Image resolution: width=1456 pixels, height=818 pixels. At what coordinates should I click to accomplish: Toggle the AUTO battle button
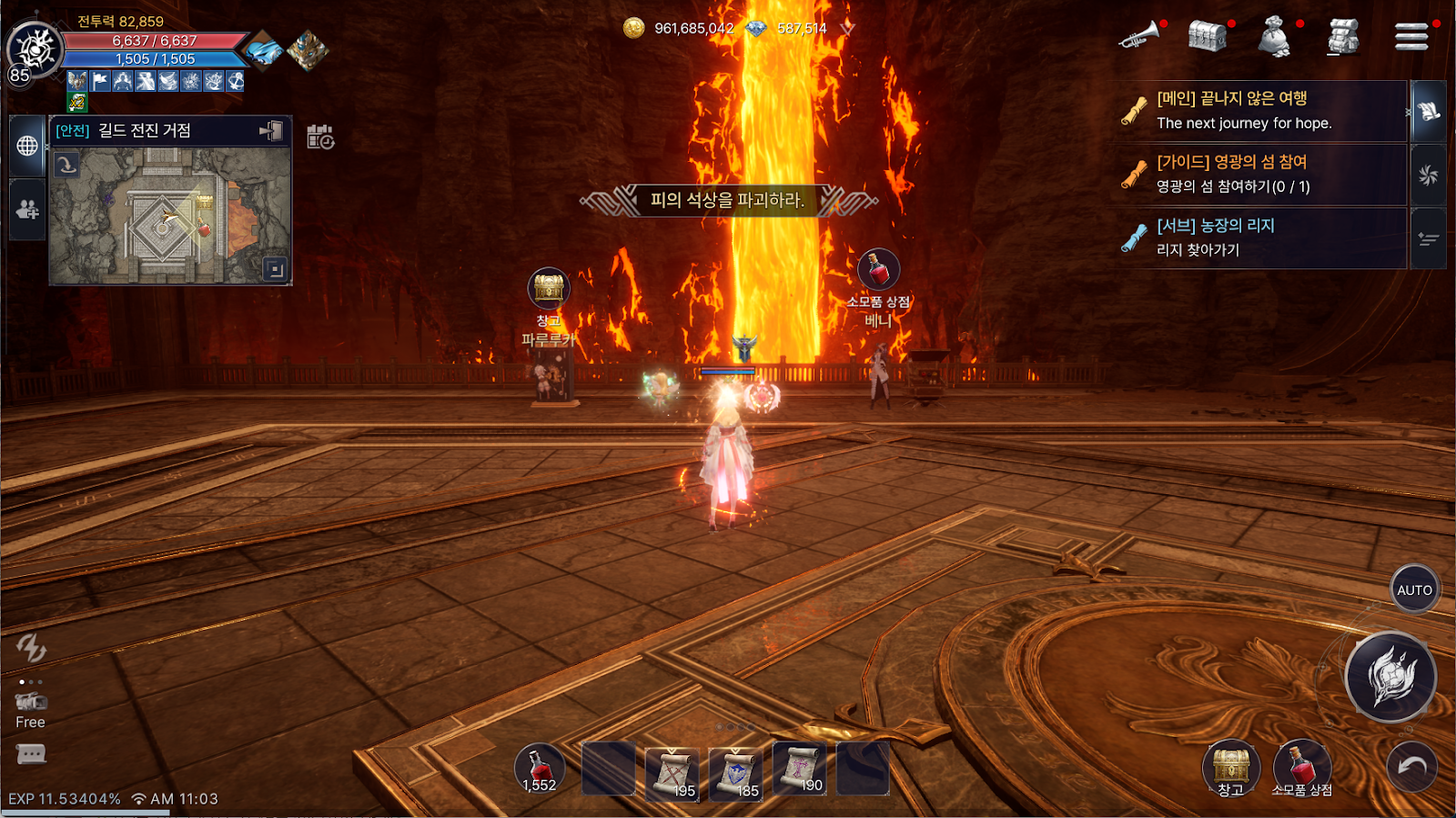(x=1414, y=590)
